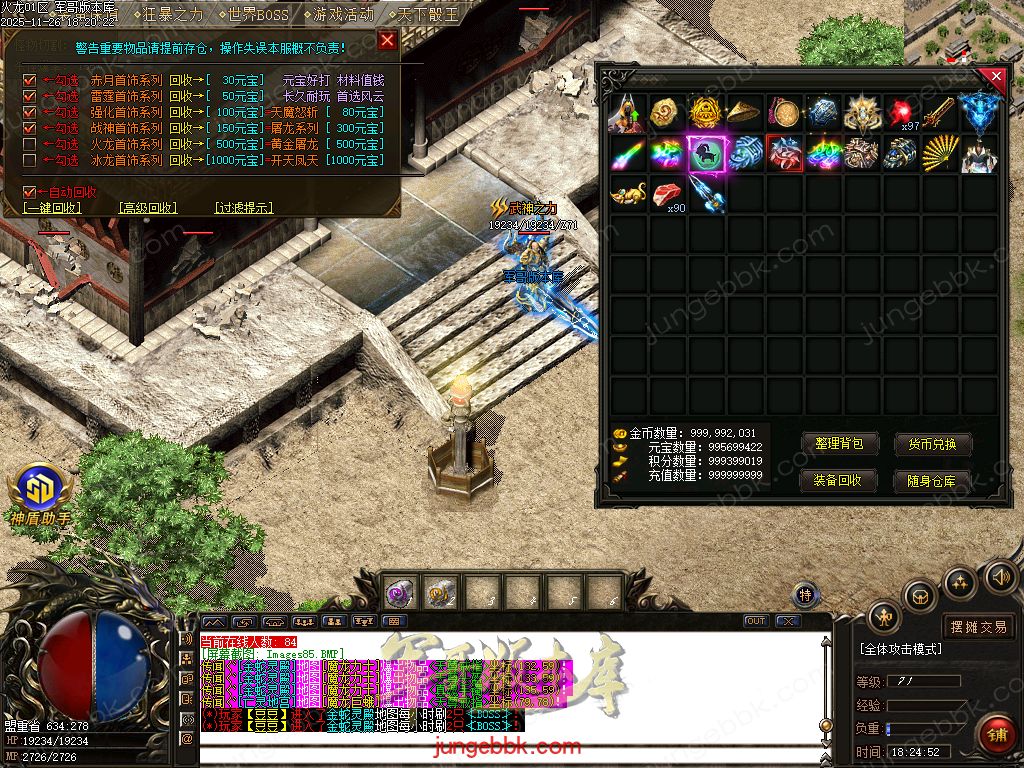The height and width of the screenshot is (768, 1024).
Task: Enable the 冰龙首饰系列 recycle checkbox
Action: [x=30, y=160]
